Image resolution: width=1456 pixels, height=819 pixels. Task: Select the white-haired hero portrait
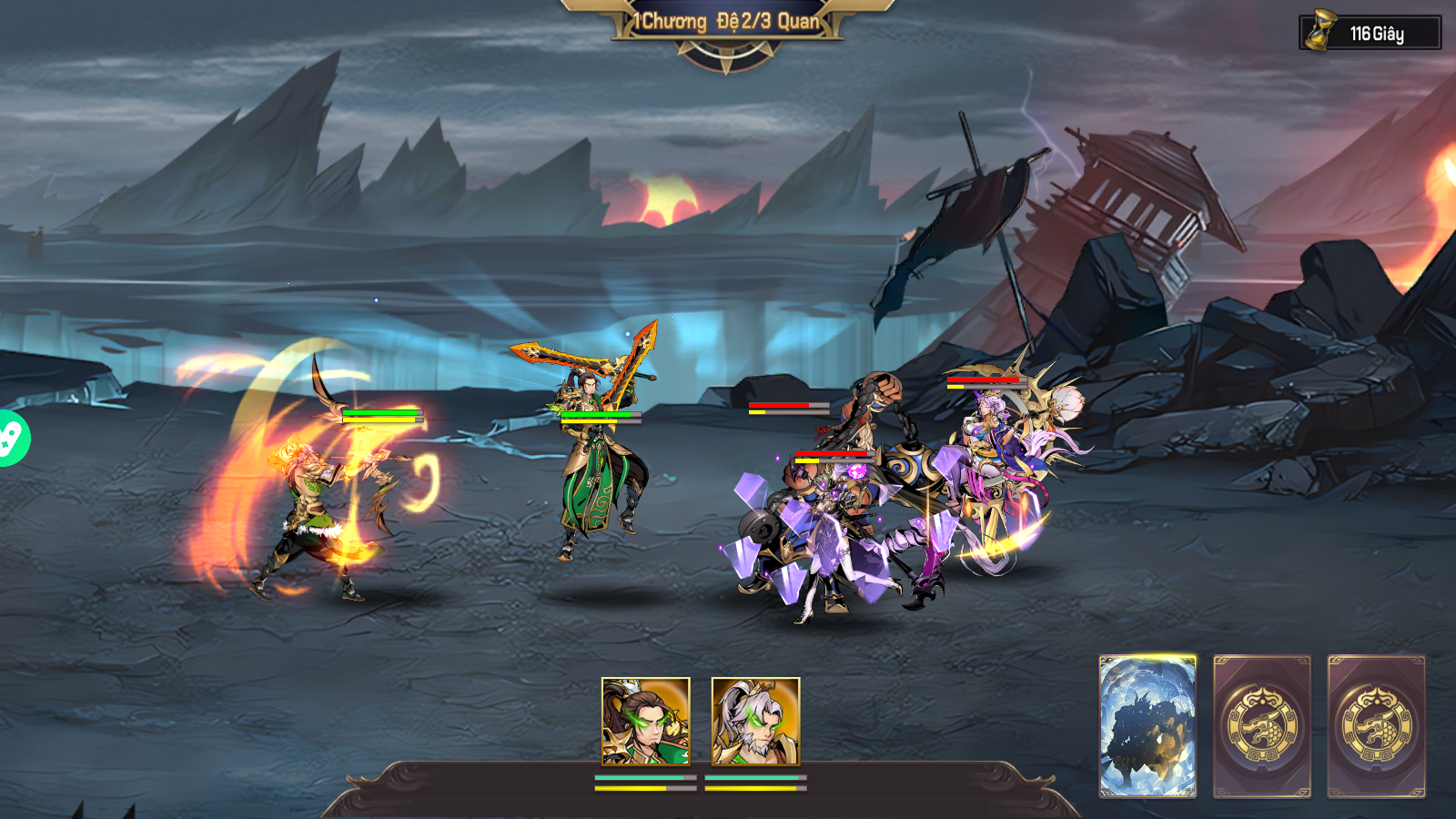click(x=755, y=721)
